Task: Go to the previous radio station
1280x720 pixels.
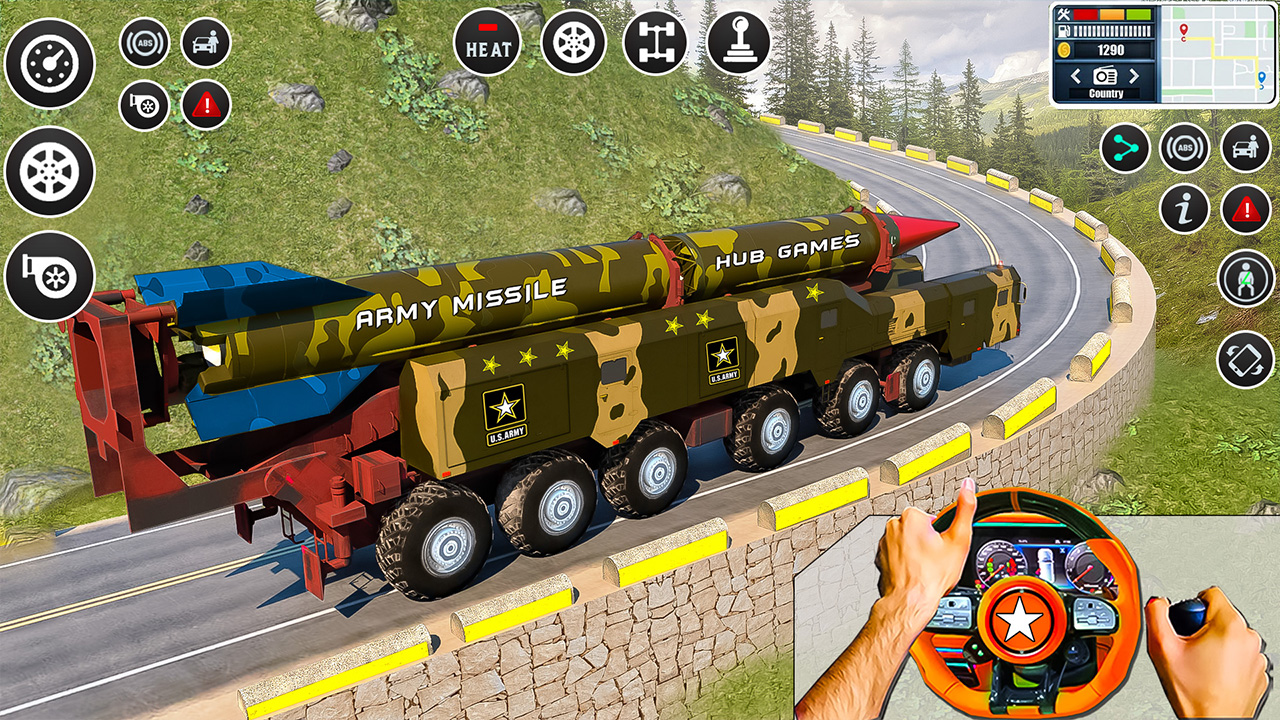Action: [x=1077, y=75]
